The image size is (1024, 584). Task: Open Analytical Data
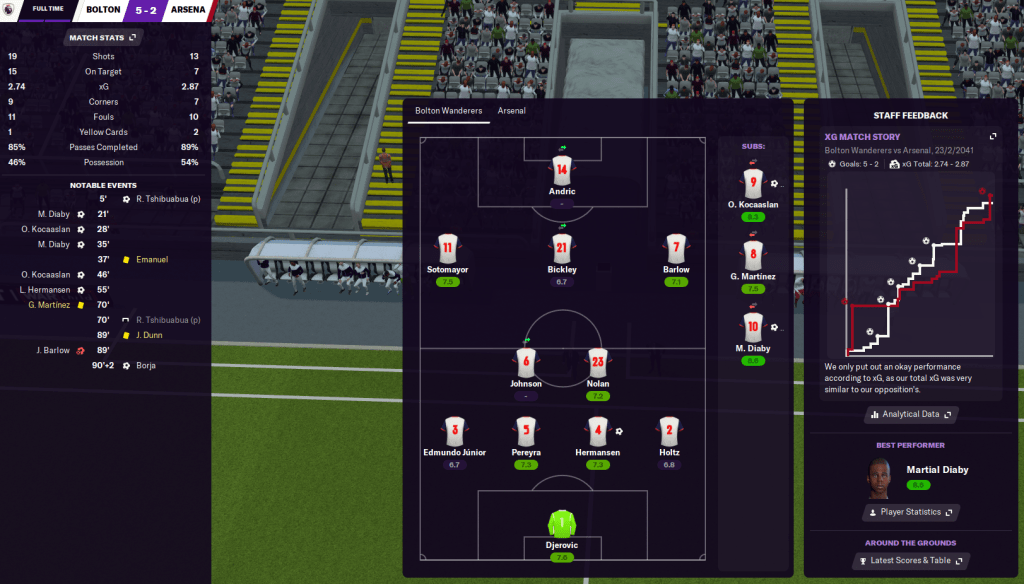[909, 414]
